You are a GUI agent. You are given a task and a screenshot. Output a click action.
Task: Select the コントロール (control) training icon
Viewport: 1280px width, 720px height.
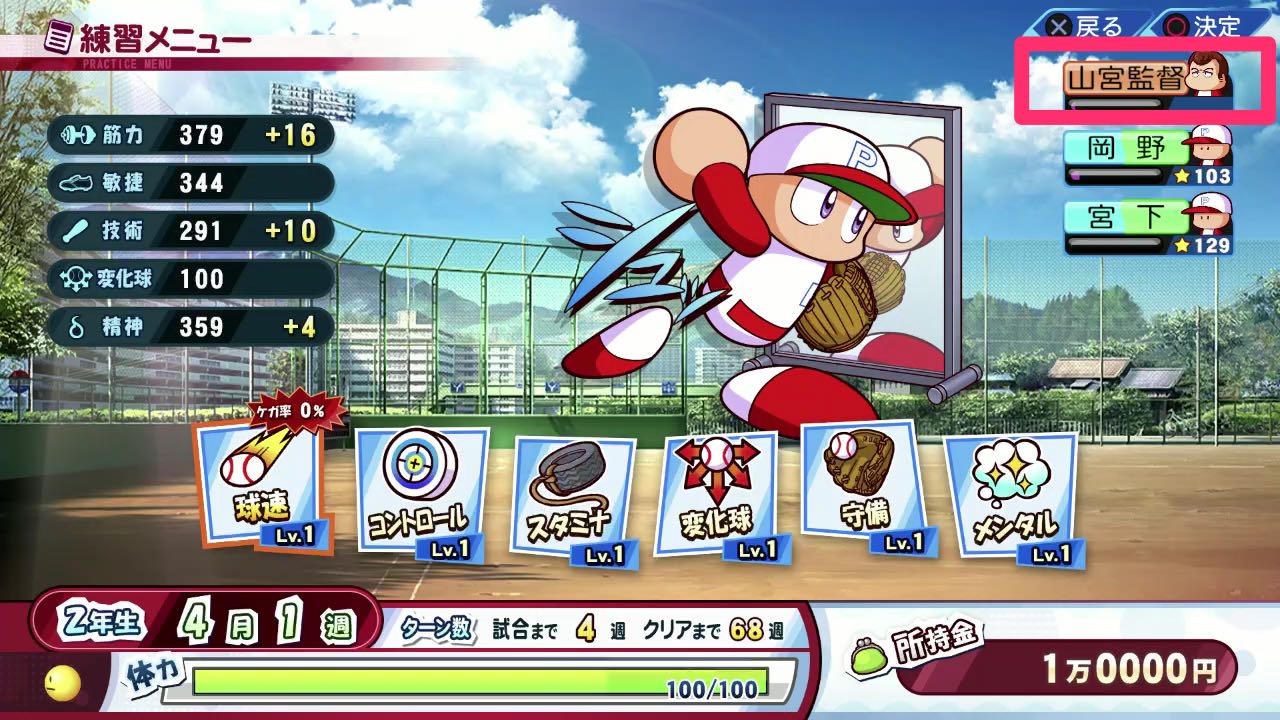420,490
